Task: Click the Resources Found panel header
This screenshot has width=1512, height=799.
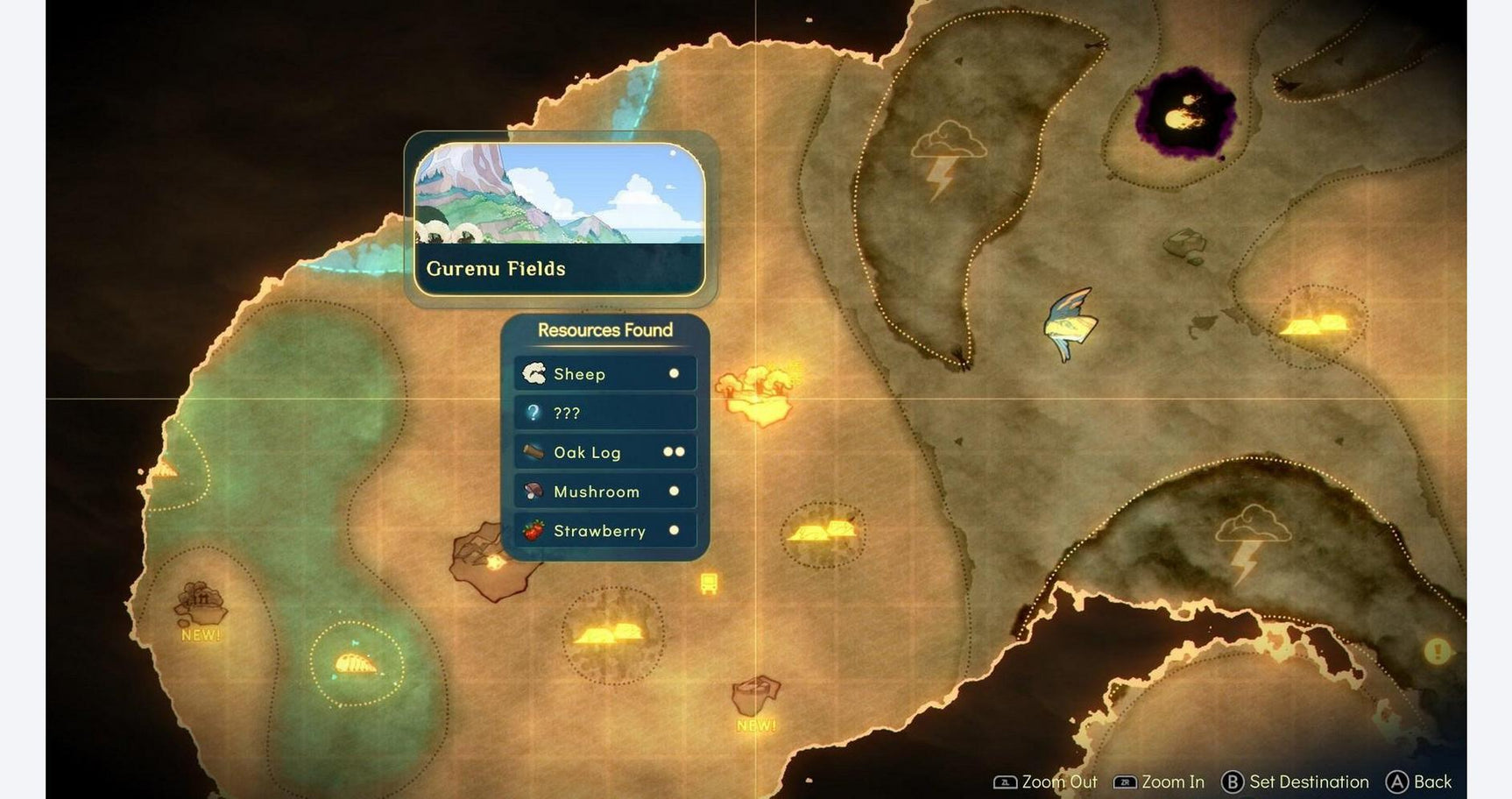Action: [604, 330]
